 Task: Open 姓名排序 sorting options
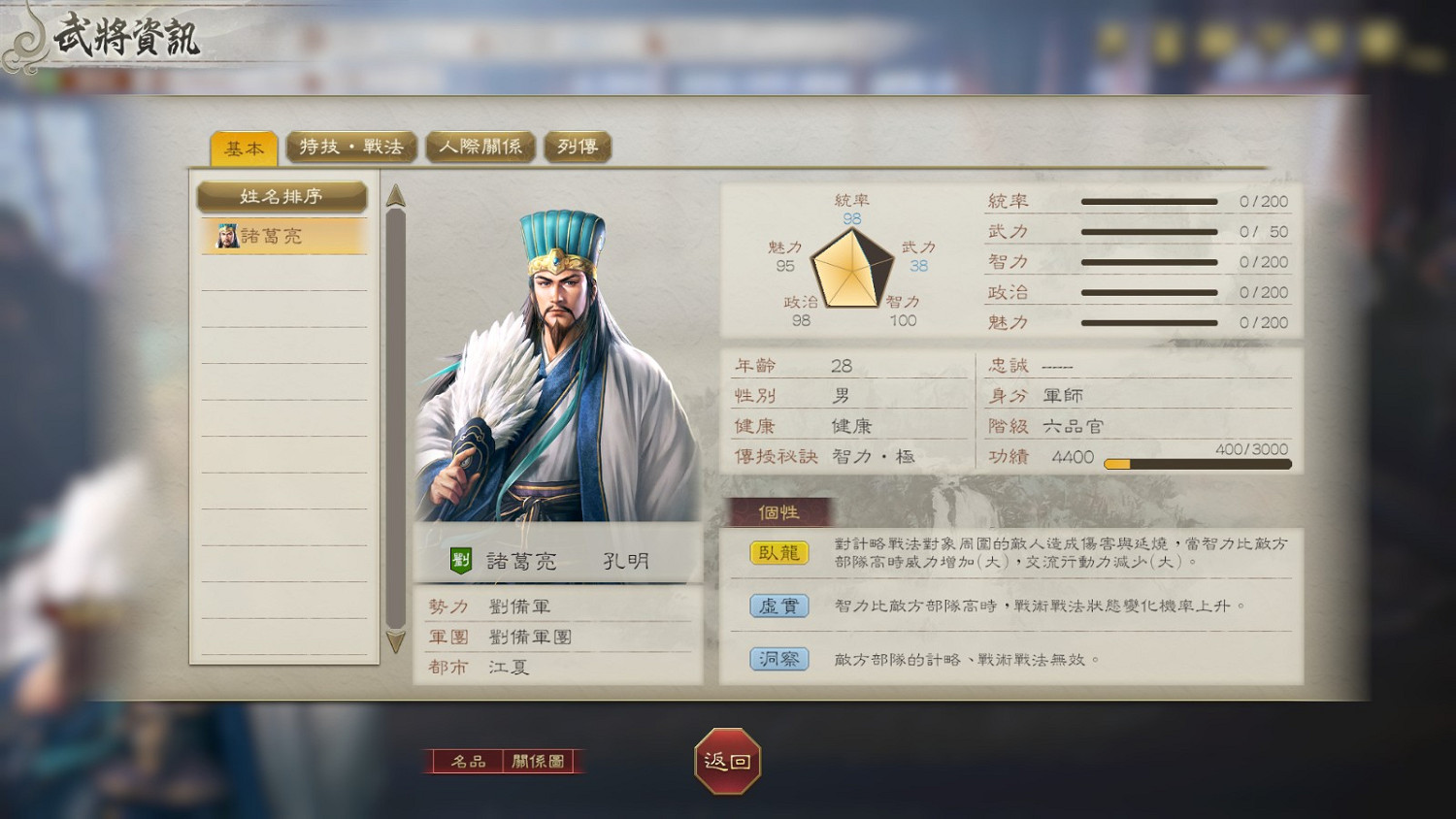(282, 196)
